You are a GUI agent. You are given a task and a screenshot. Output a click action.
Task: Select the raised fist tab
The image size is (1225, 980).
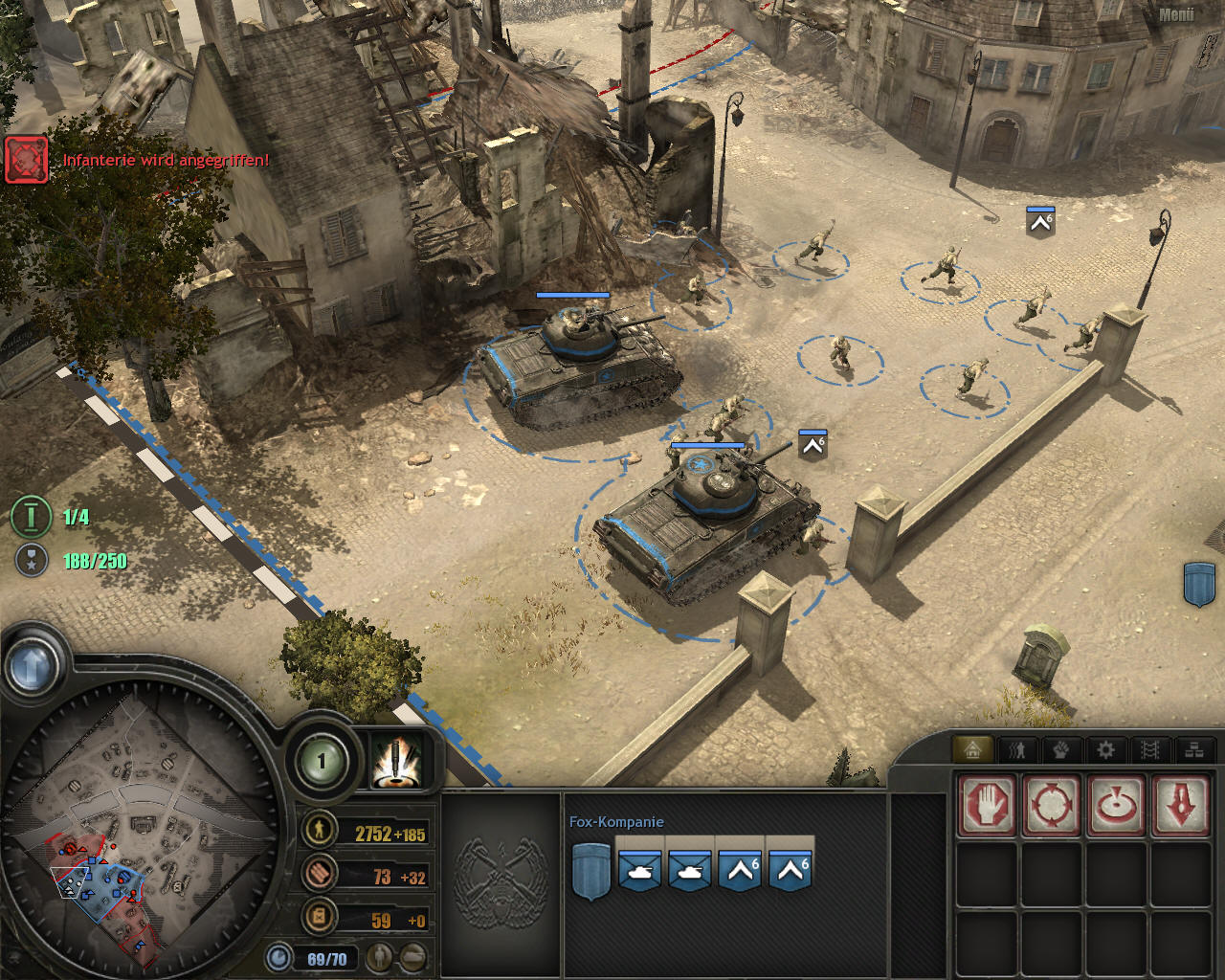pos(1060,749)
